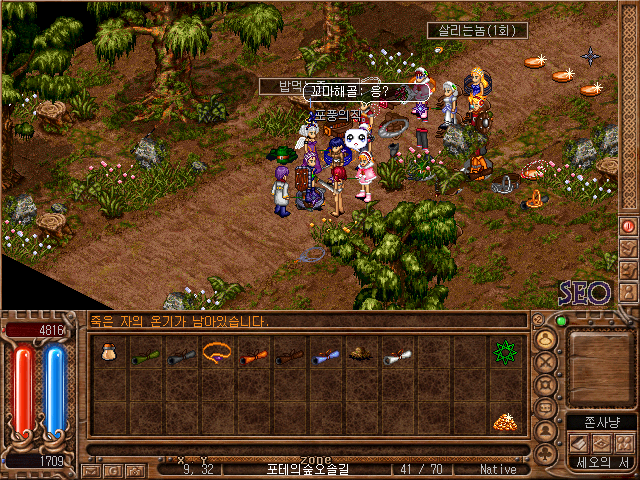Open the mail envelope button
This screenshot has height=480, width=640.
[91, 469]
